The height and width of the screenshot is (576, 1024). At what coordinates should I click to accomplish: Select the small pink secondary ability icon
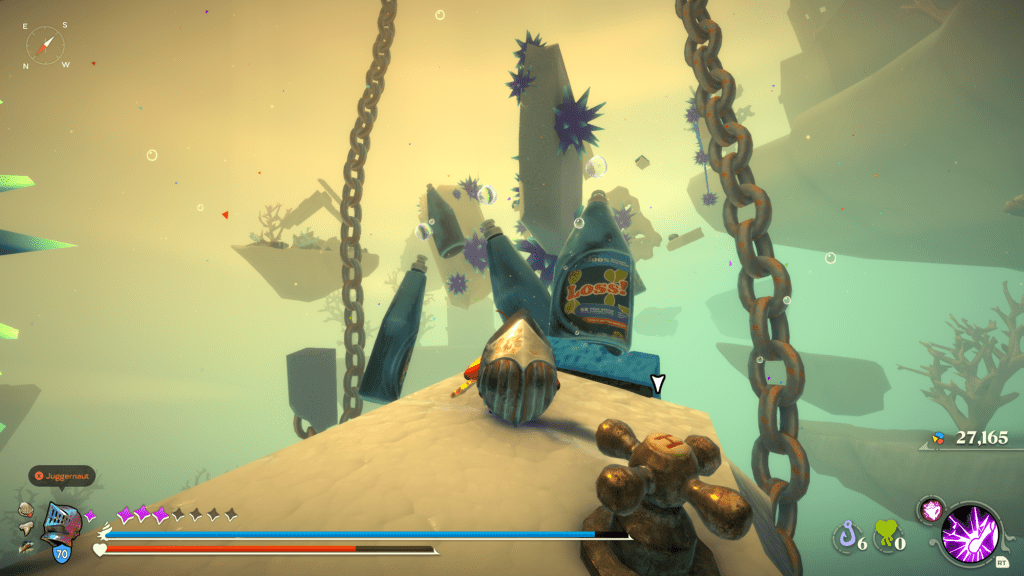tap(930, 510)
